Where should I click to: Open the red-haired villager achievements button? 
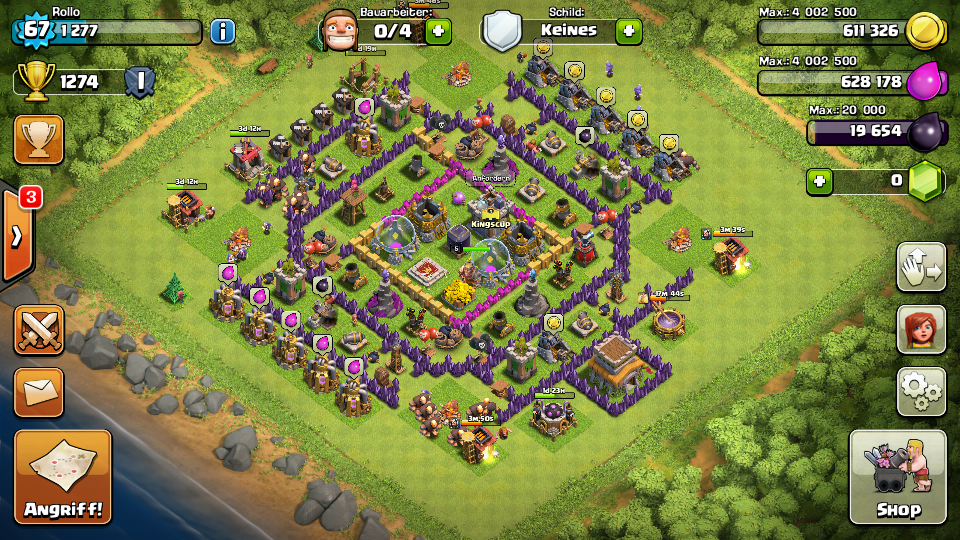point(921,329)
